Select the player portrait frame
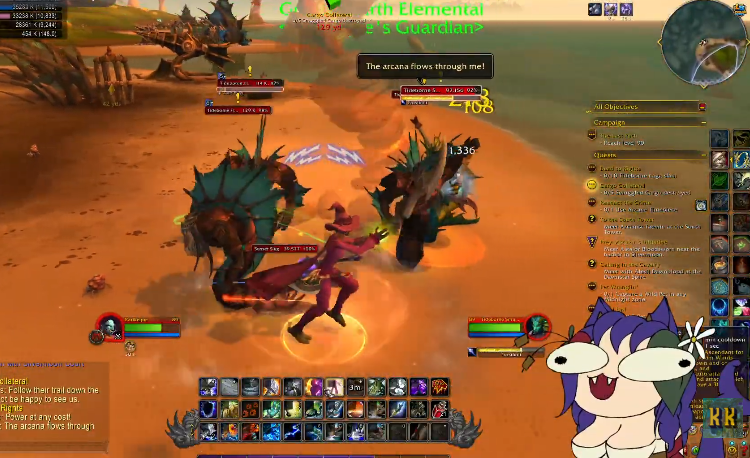750x458 pixels. (x=110, y=326)
